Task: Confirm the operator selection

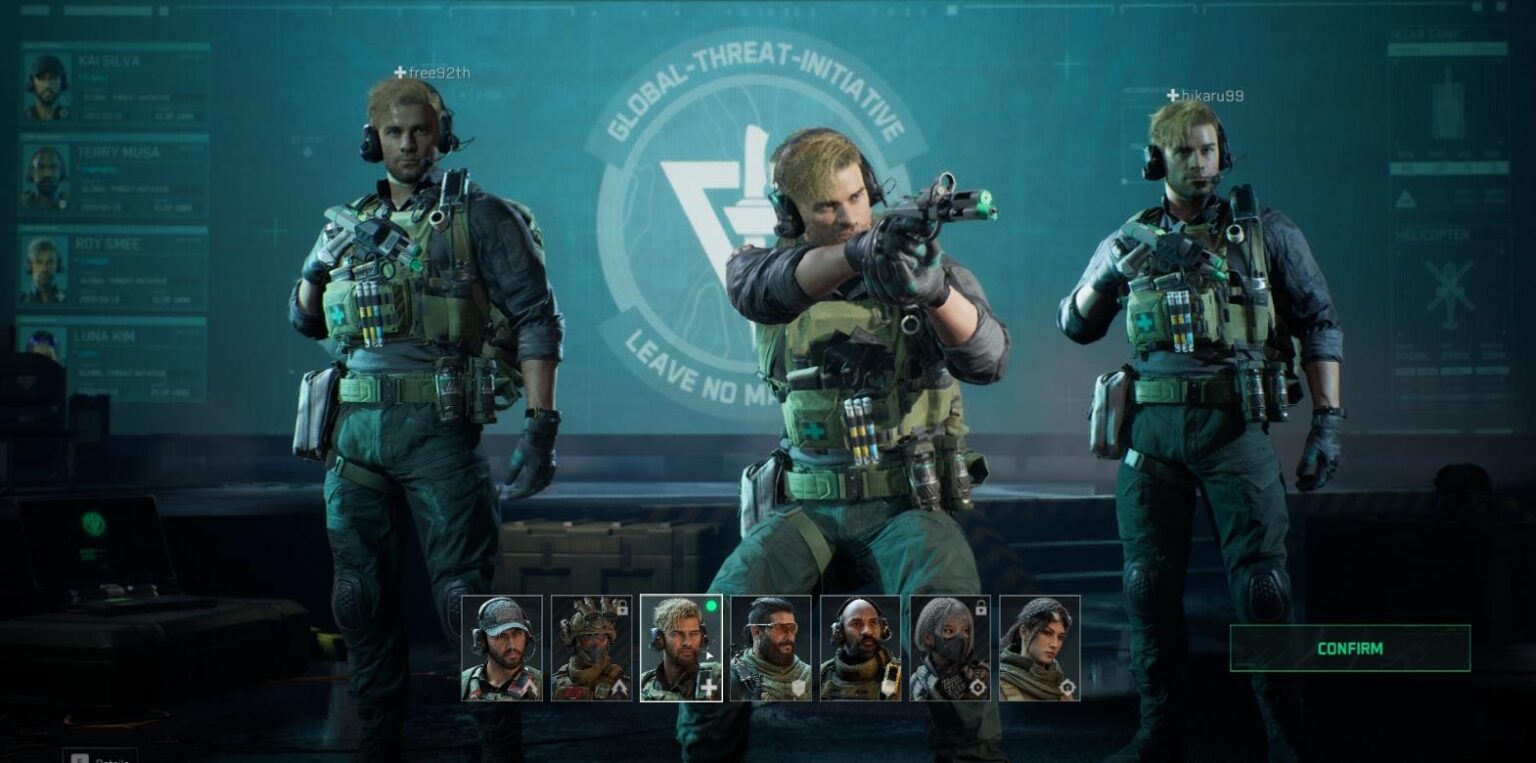Action: click(x=1349, y=648)
